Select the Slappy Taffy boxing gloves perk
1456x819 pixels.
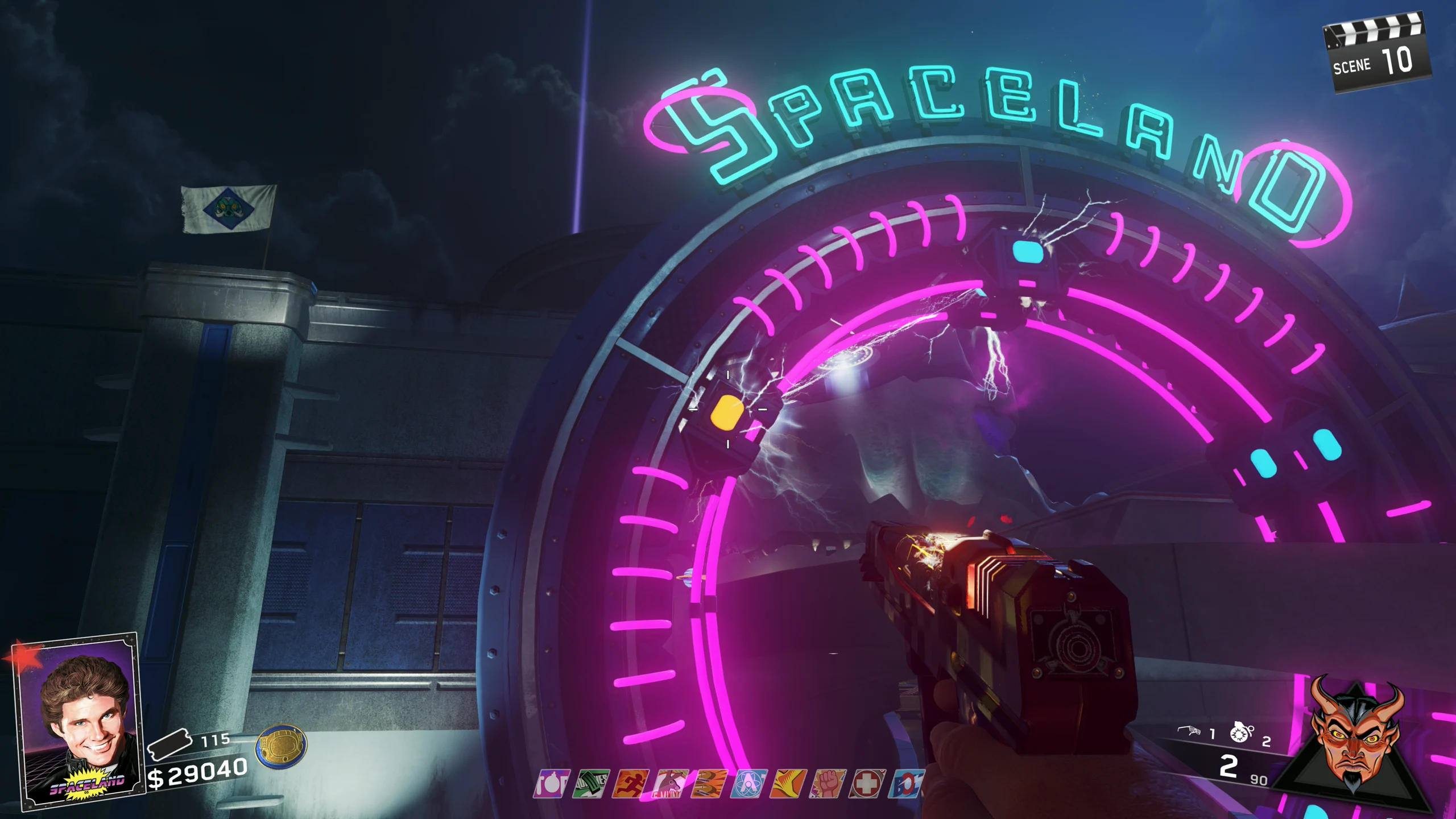[x=709, y=784]
